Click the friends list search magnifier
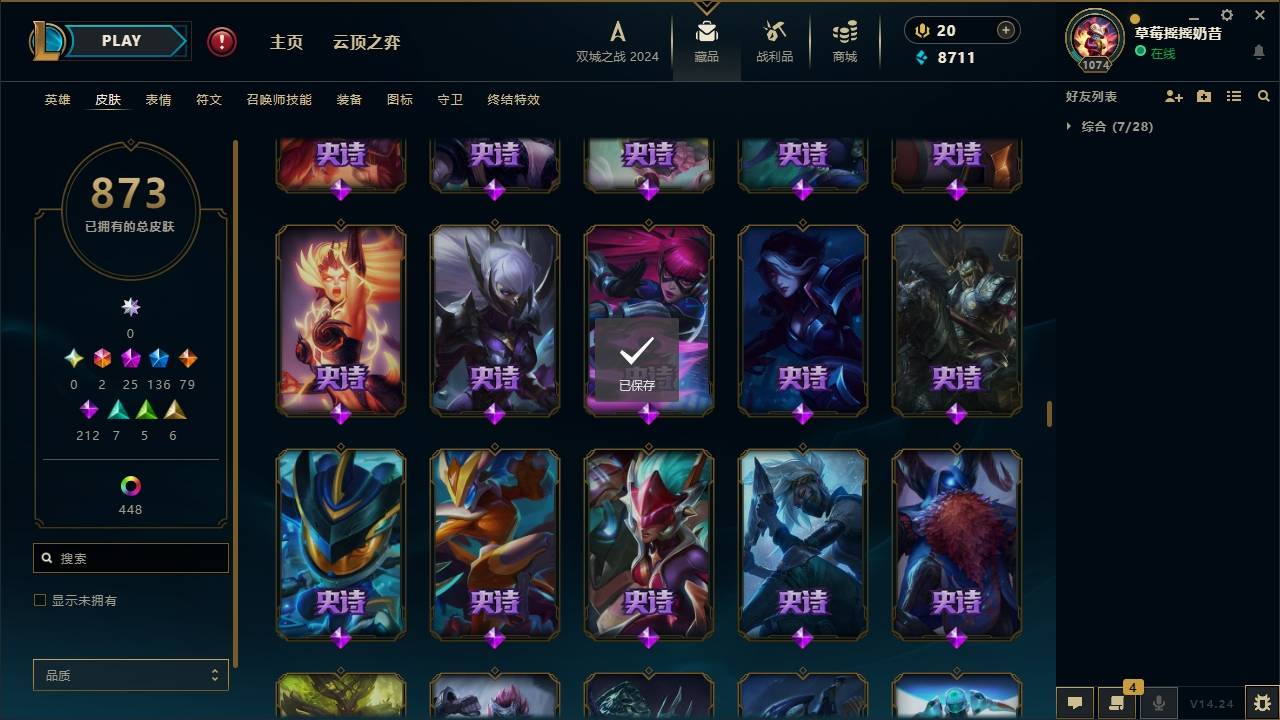This screenshot has height=720, width=1280. (1263, 96)
